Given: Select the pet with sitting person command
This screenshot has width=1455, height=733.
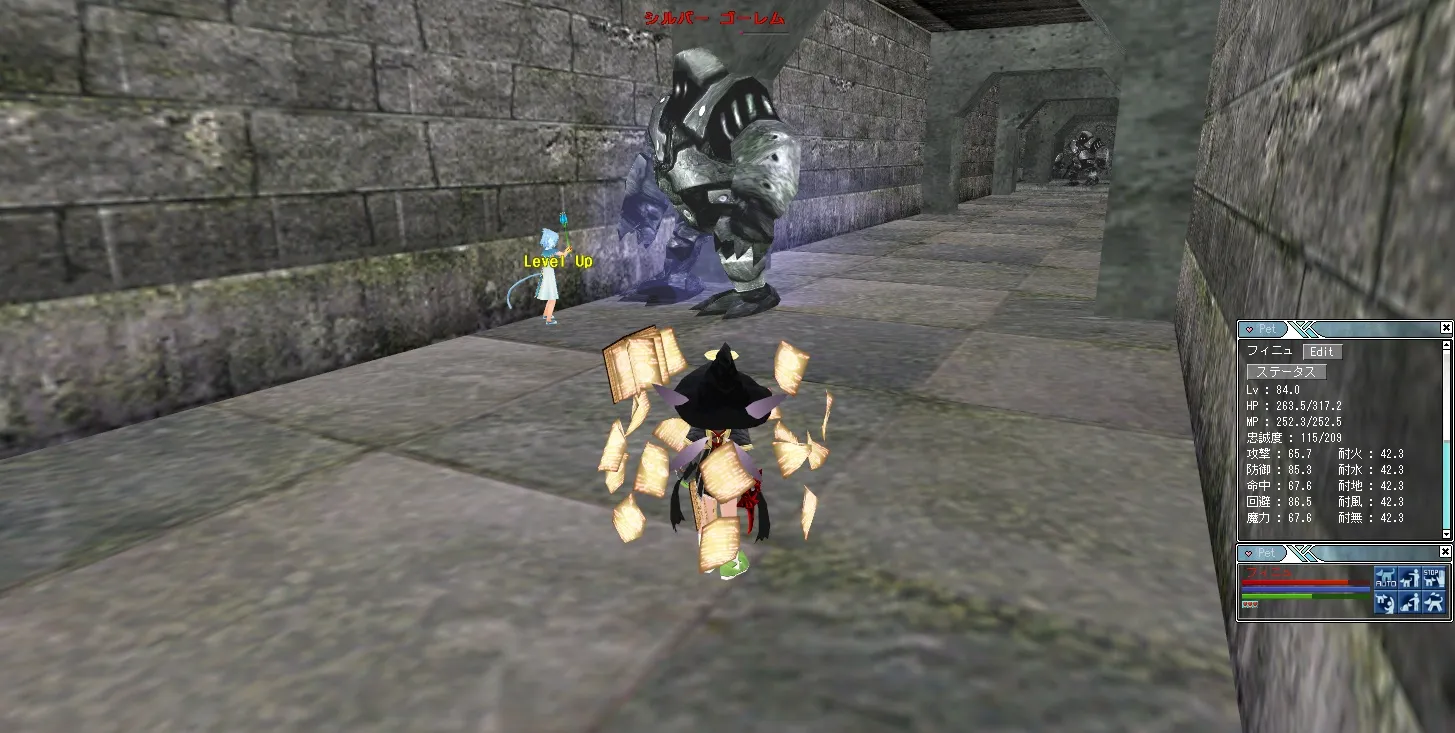Looking at the screenshot, I should 1409,602.
